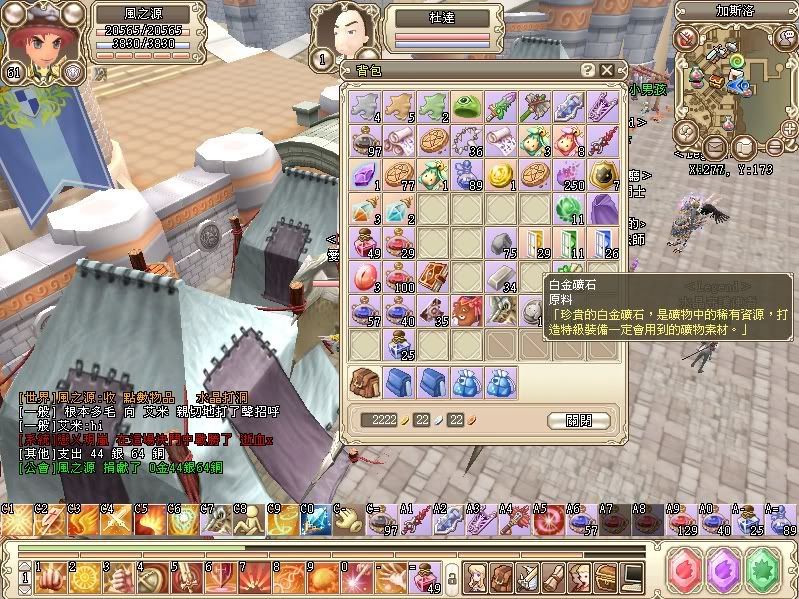Open the treasure chest menu icon
Image resolution: width=799 pixels, height=599 pixels.
[x=606, y=576]
